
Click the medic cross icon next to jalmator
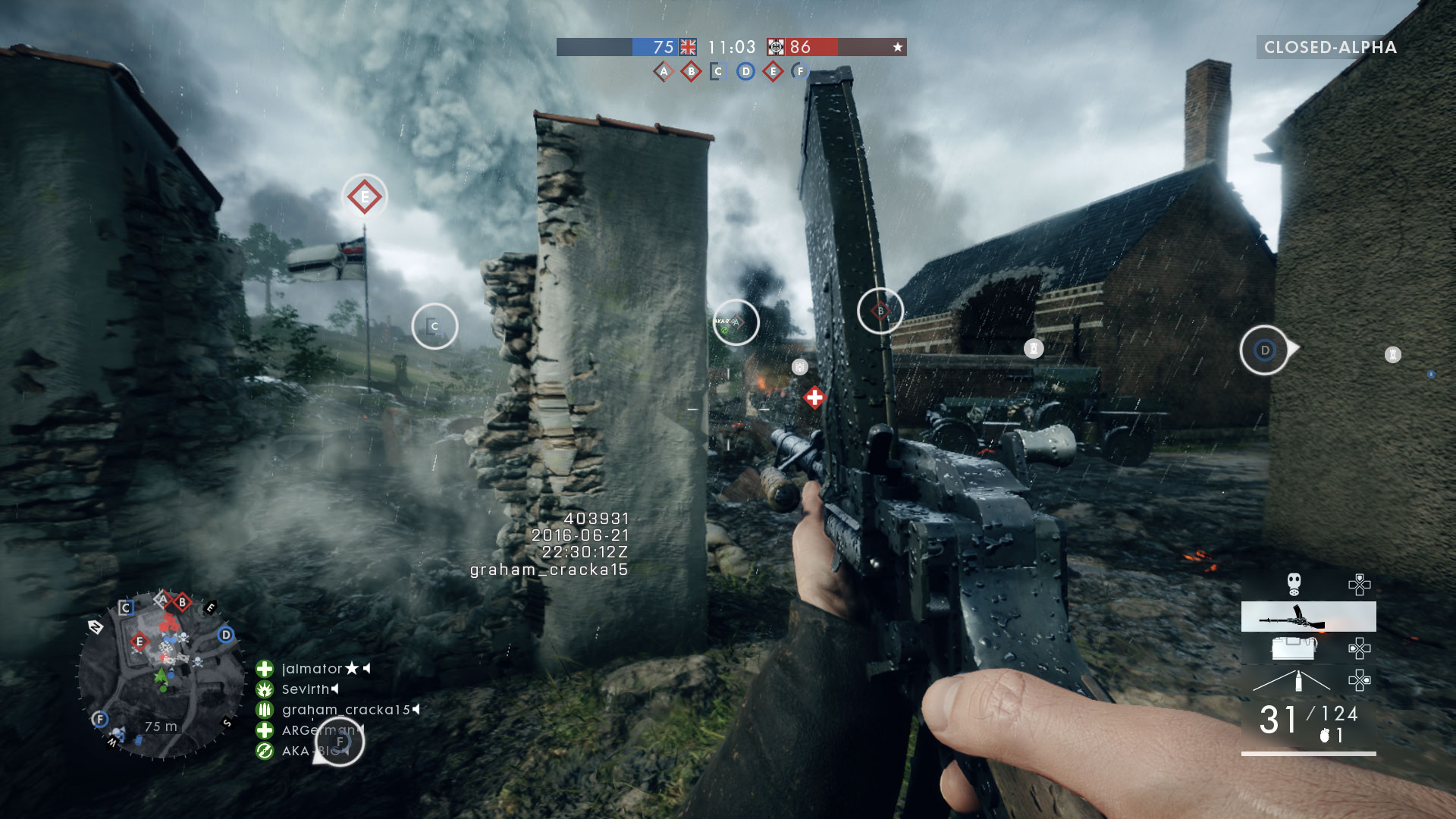coord(265,669)
